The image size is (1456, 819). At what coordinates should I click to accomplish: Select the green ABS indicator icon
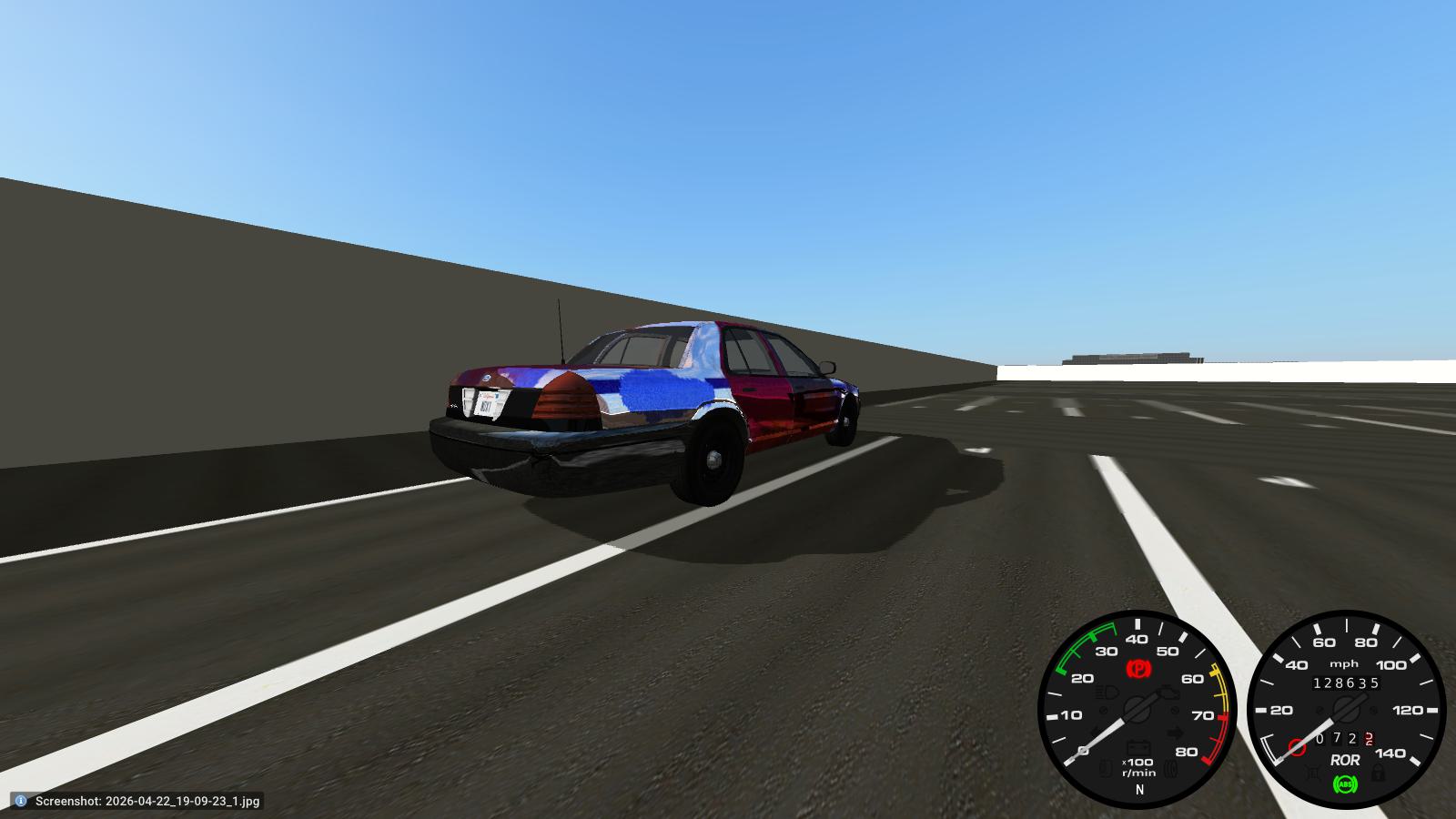(1345, 784)
